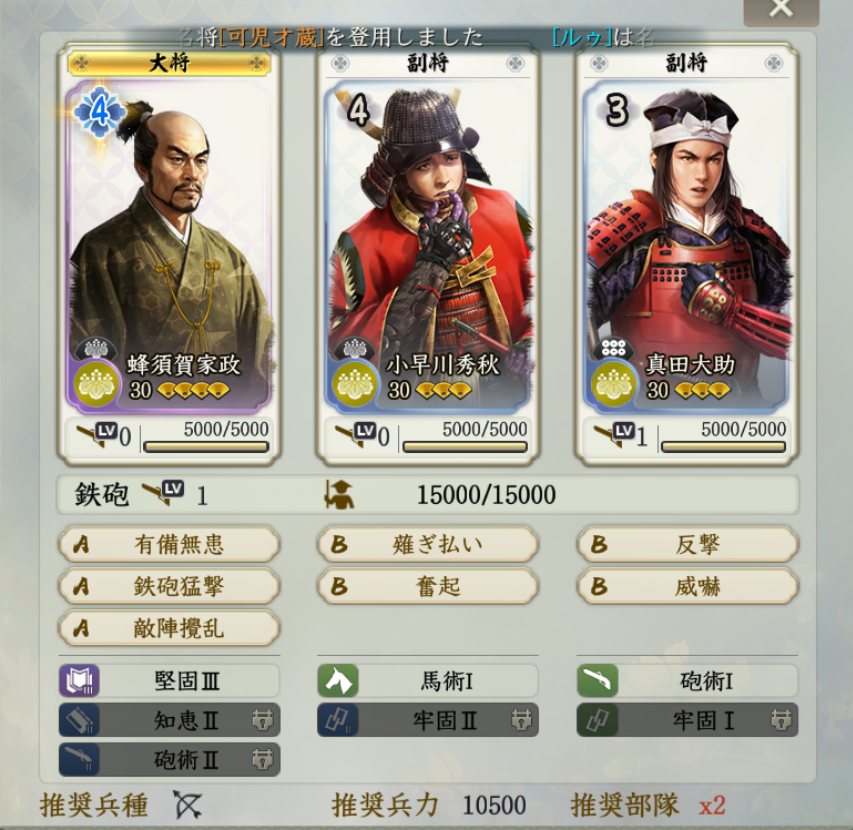Select the 鉄砲猛撃 skill
The height and width of the screenshot is (830, 853).
click(169, 586)
